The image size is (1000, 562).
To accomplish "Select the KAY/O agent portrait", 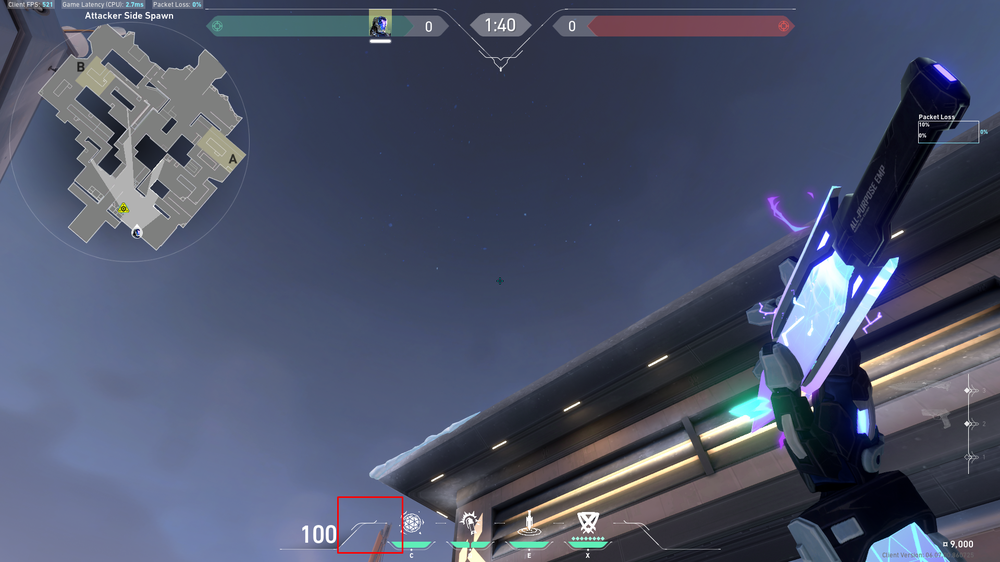I will click(x=380, y=25).
